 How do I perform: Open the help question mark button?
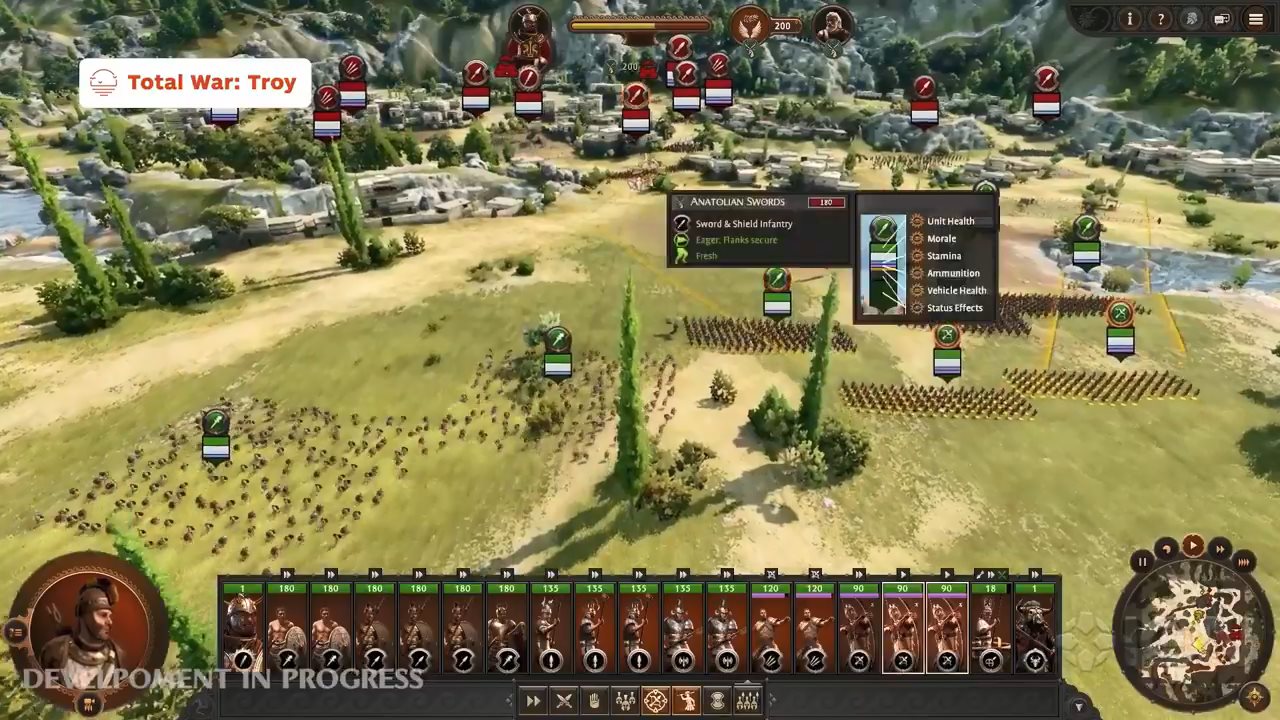(1160, 19)
